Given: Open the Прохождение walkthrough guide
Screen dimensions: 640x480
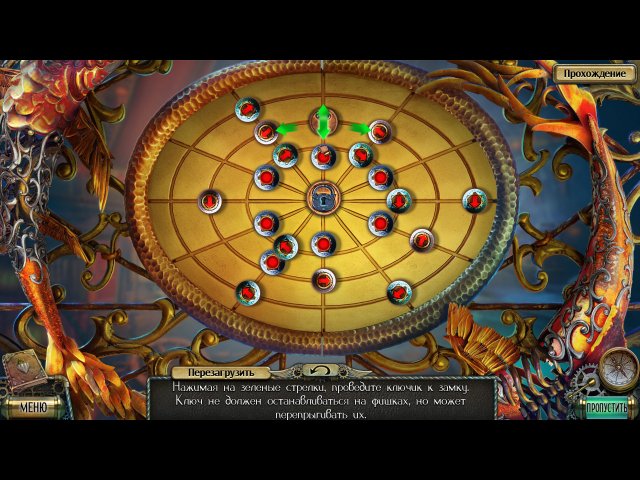Looking at the screenshot, I should 595,73.
